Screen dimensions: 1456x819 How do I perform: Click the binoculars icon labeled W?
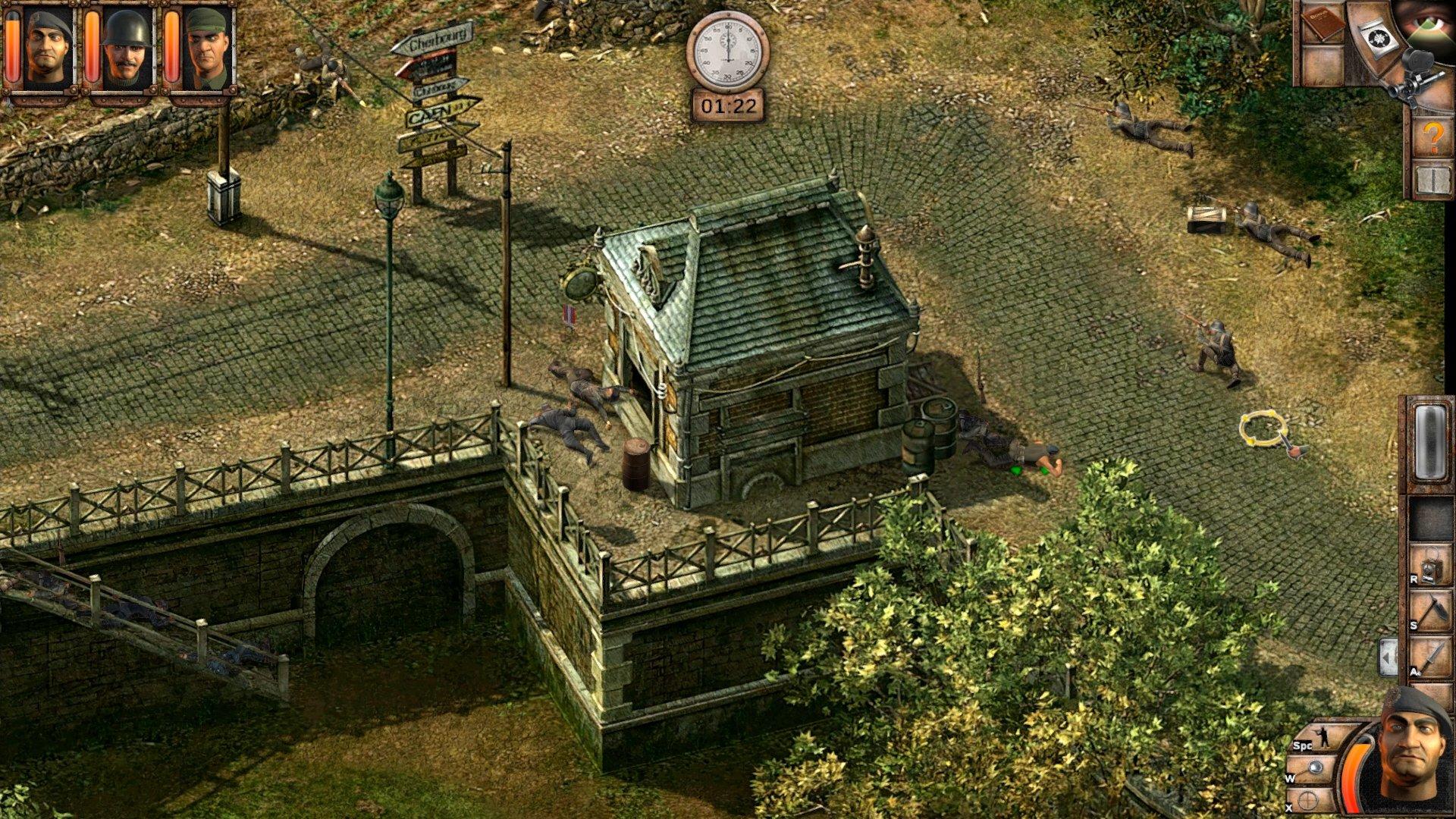coord(1314,767)
